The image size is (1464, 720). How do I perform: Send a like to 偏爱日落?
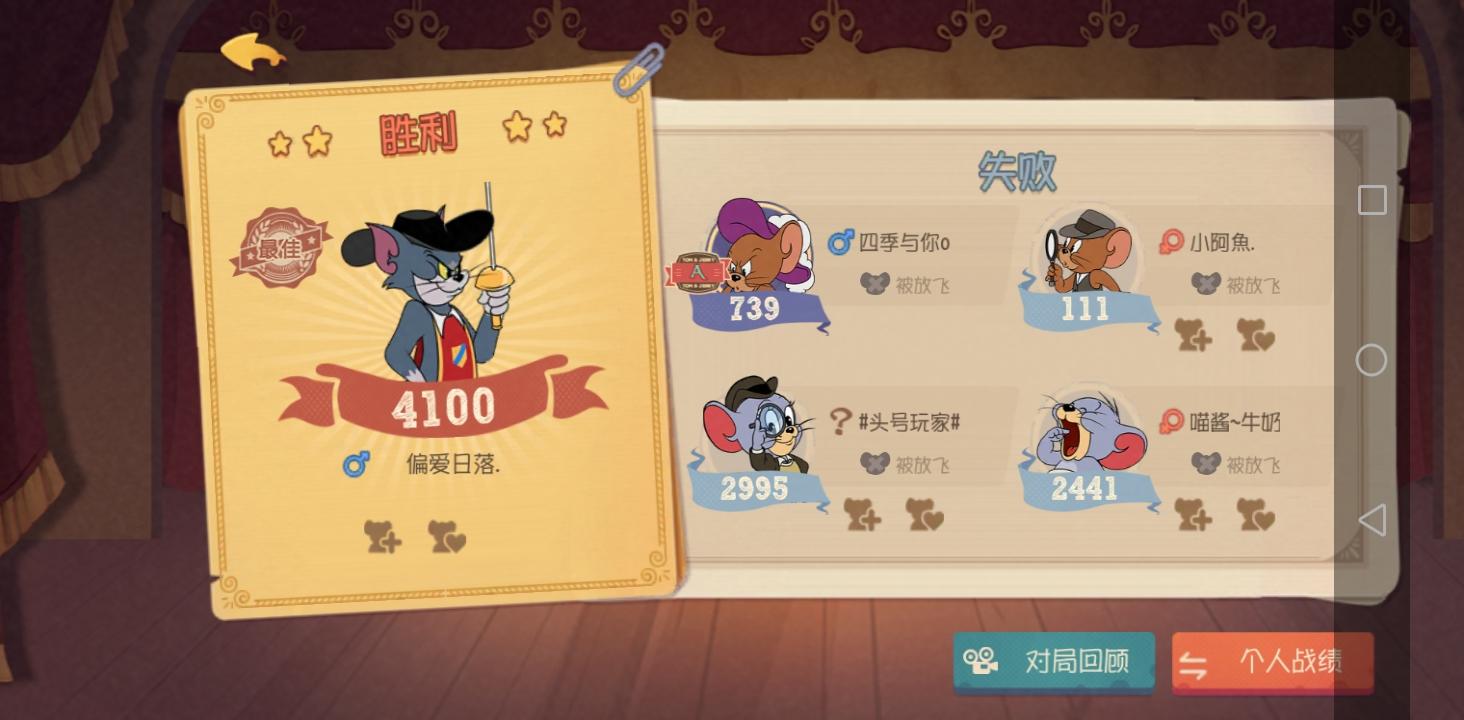447,539
